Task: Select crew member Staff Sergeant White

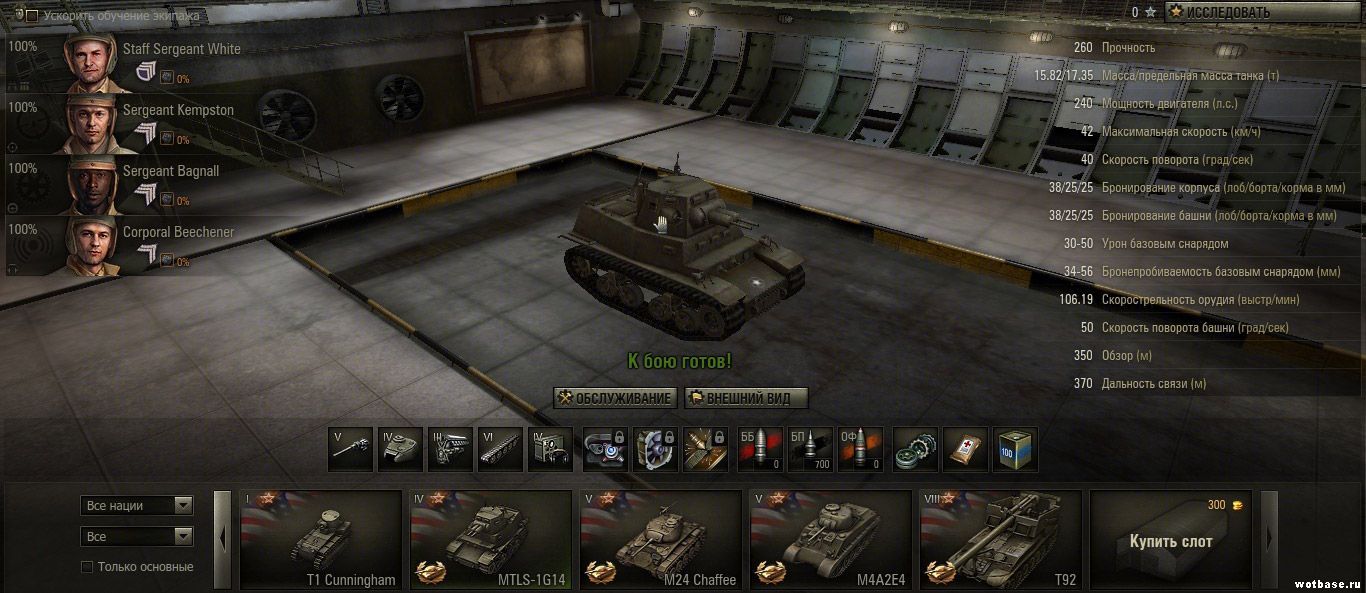Action: [181, 49]
